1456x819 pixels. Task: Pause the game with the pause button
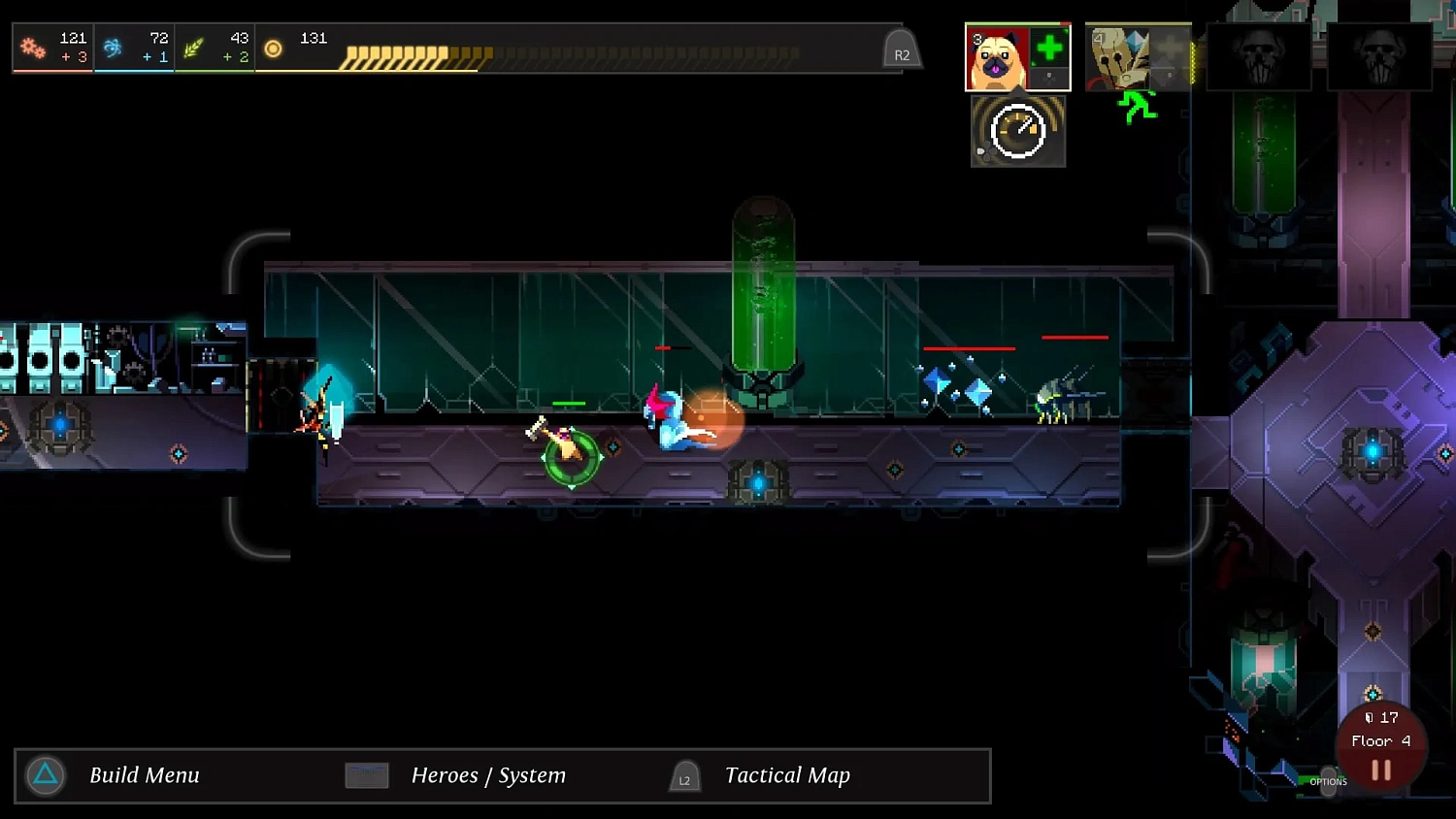click(1380, 770)
